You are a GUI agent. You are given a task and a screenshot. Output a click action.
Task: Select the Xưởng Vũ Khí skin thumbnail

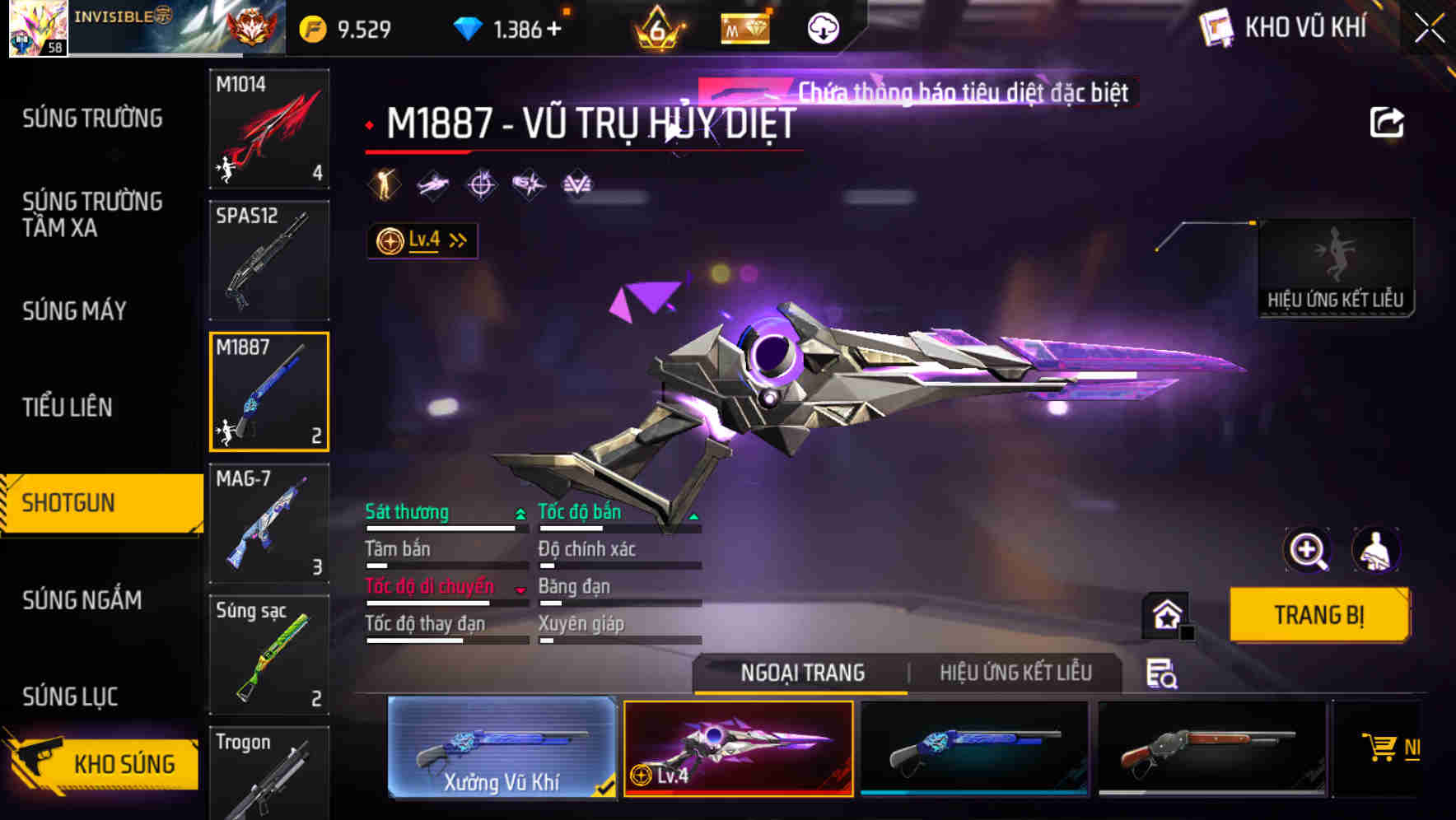pos(501,749)
